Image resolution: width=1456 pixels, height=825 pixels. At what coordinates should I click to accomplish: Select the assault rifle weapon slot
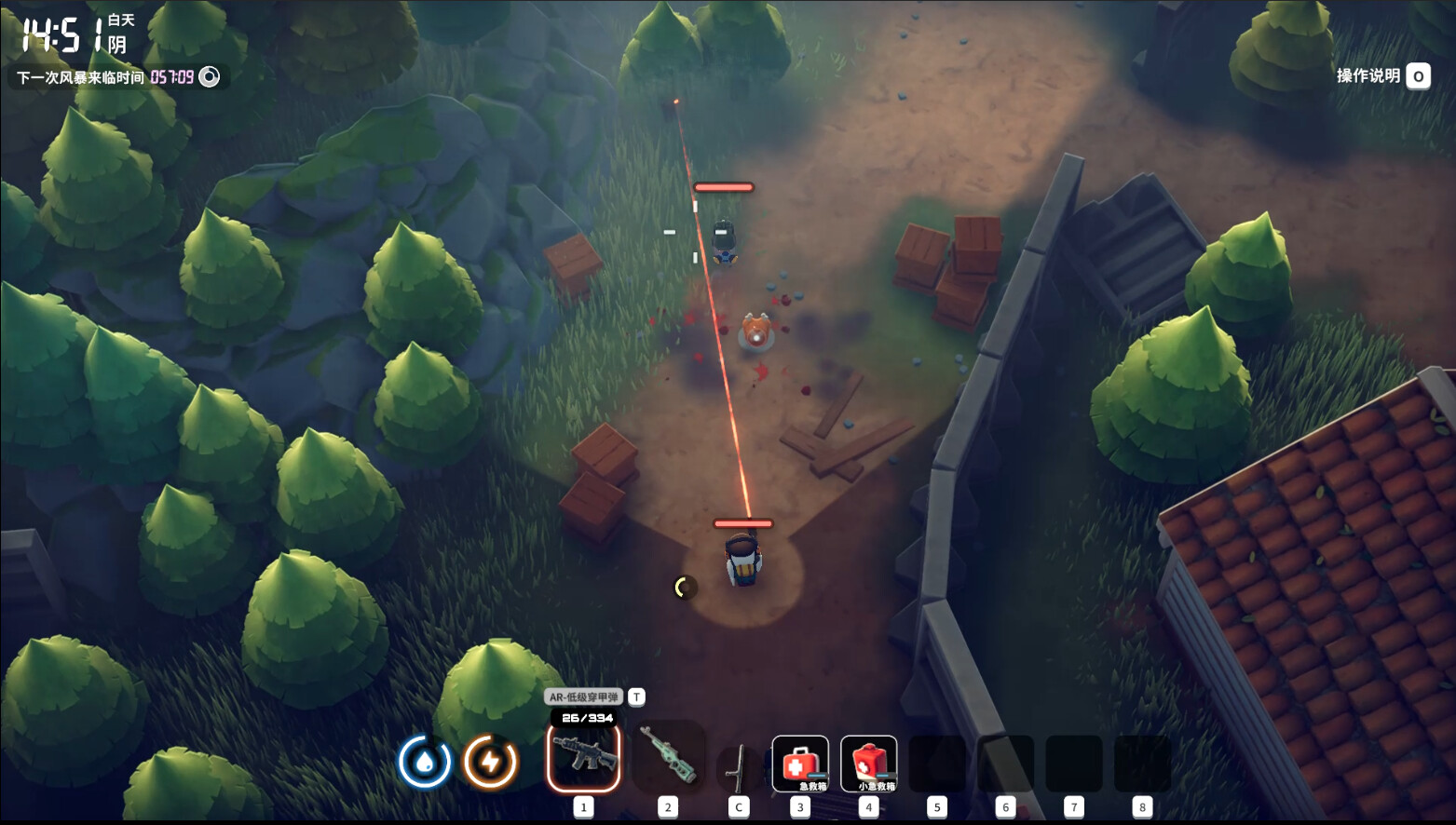(x=584, y=756)
